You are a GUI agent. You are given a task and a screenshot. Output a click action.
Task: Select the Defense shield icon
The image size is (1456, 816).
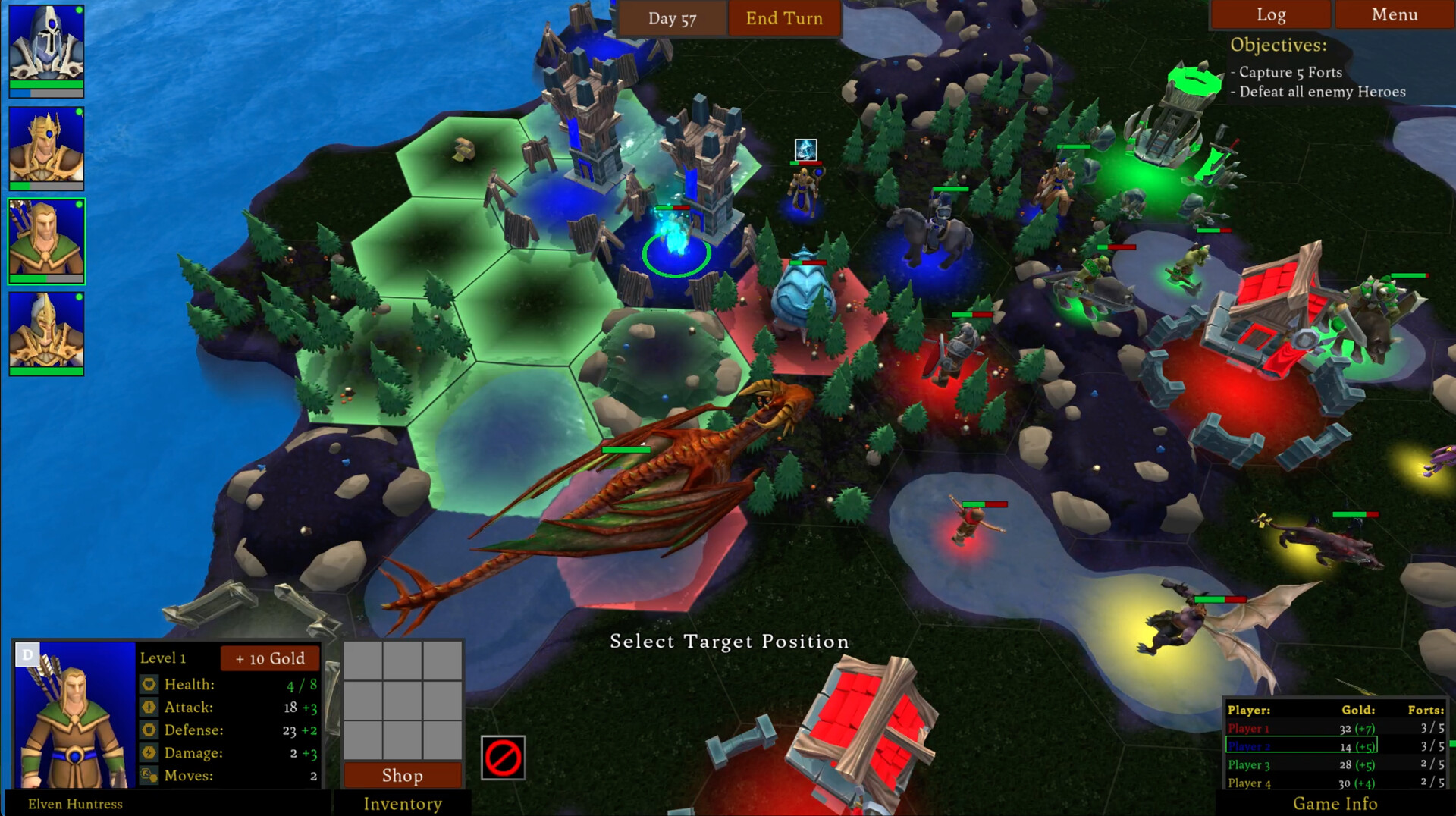tap(149, 730)
